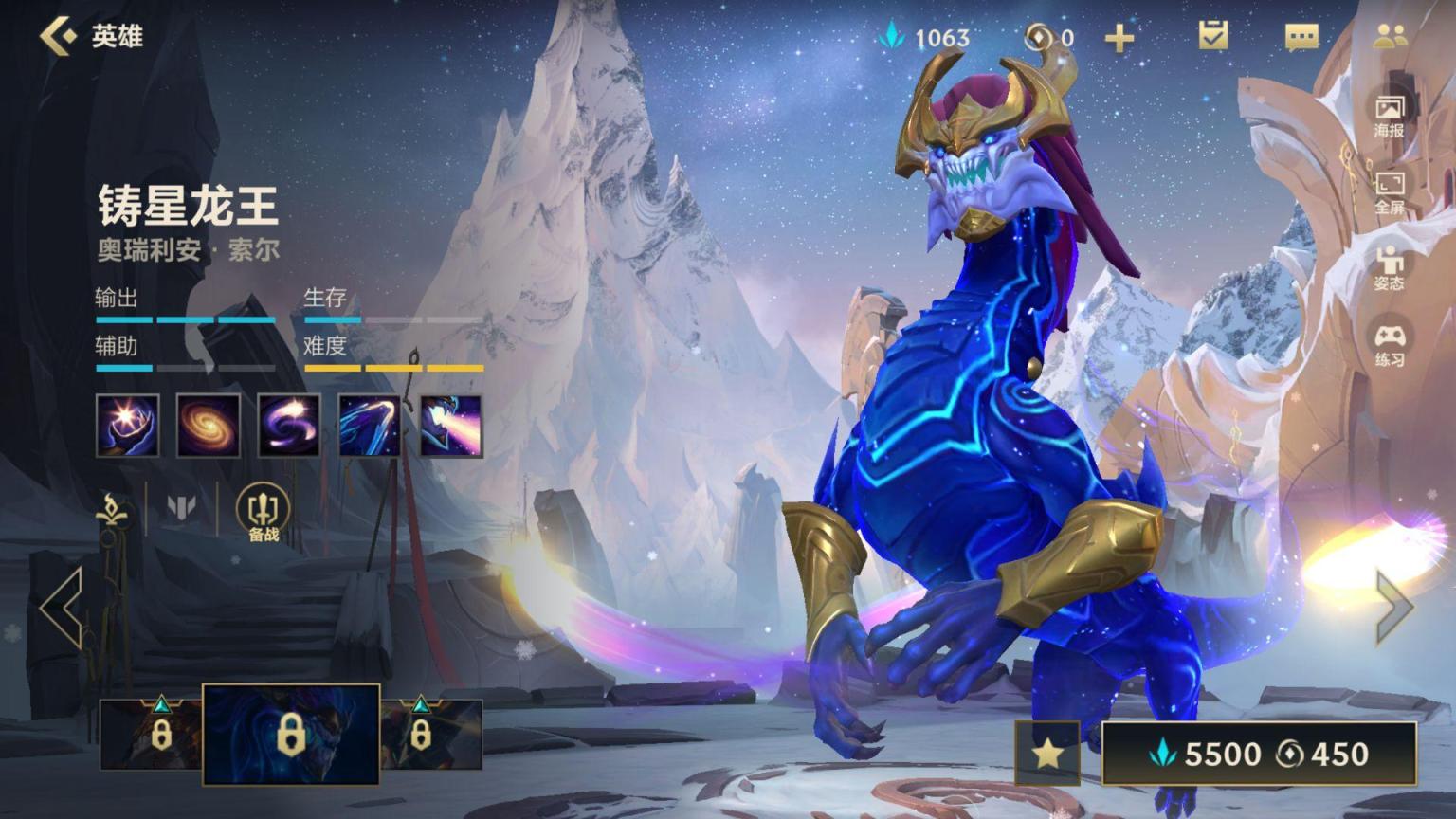The image size is (1456, 819).
Task: Open the chat messages icon
Action: click(x=1301, y=37)
